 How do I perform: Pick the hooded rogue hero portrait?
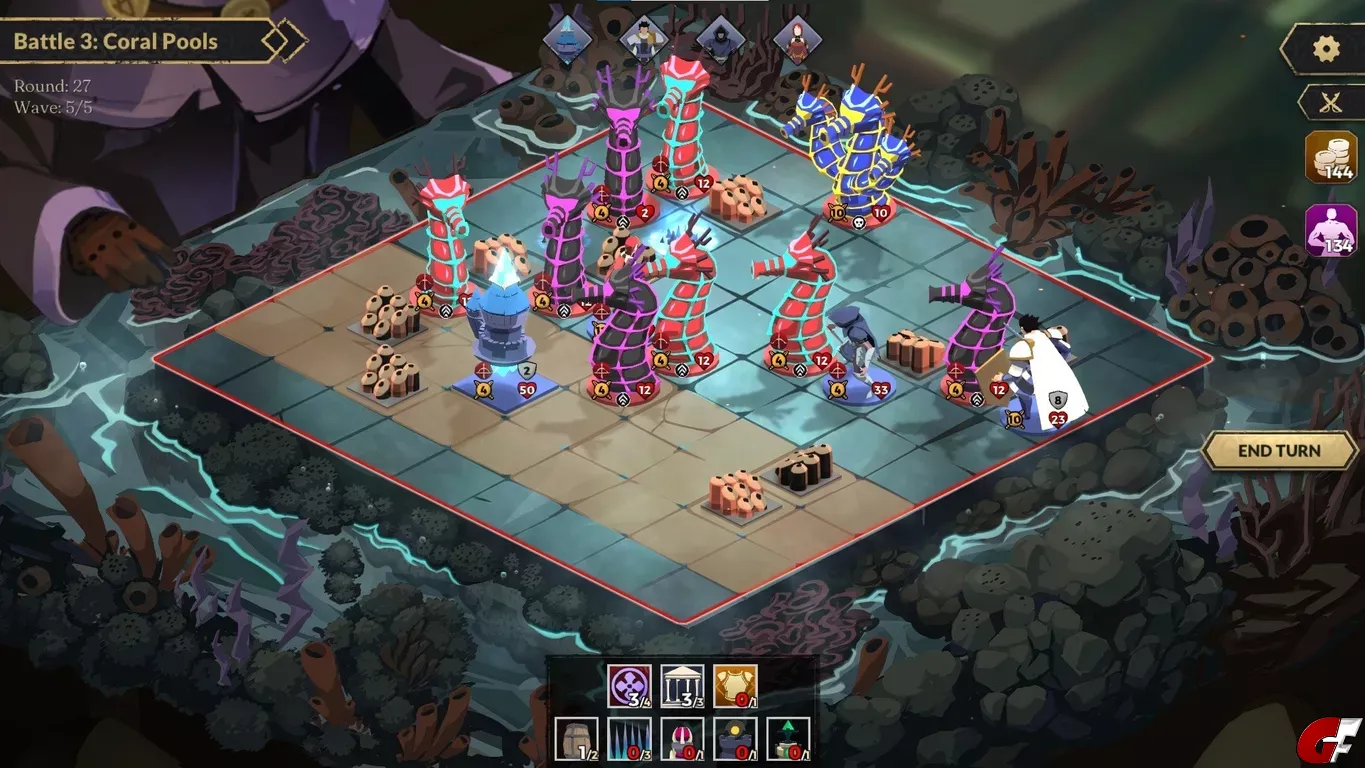(720, 41)
